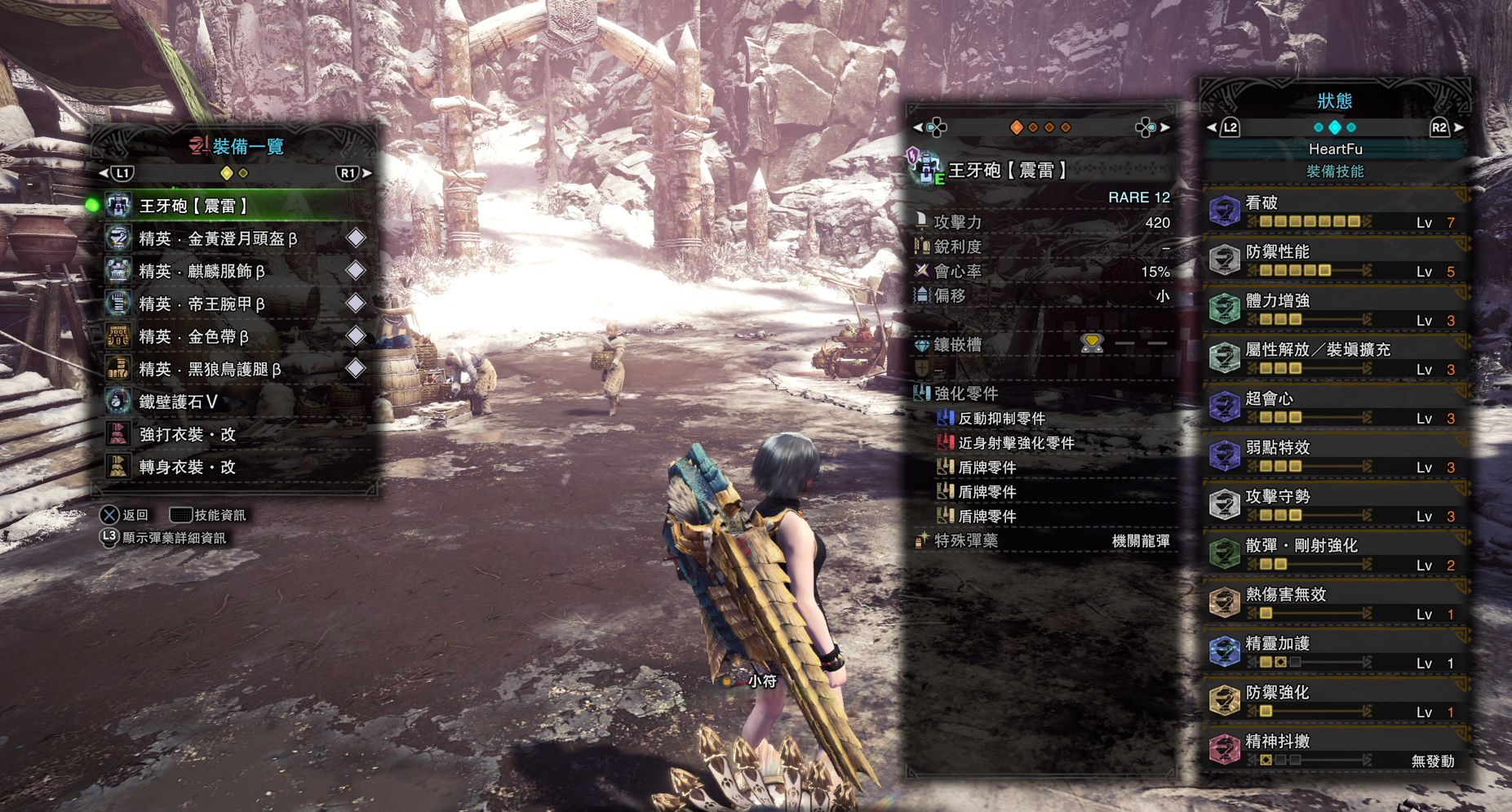Choose the 近身射擊強化零件 weapon mod
Image resolution: width=1512 pixels, height=812 pixels.
[1016, 443]
